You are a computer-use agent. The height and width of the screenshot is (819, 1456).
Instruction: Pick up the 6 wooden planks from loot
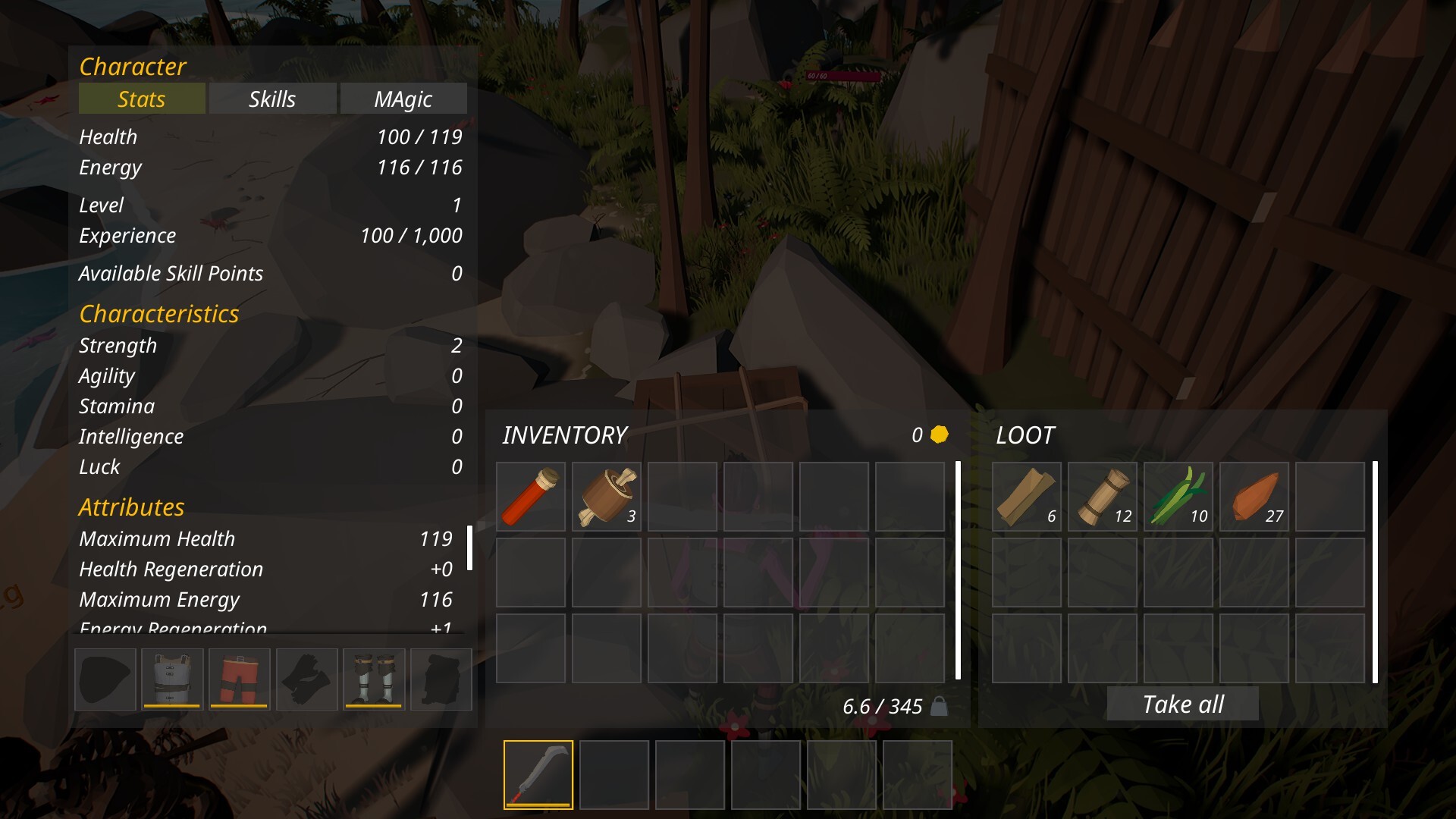point(1026,497)
